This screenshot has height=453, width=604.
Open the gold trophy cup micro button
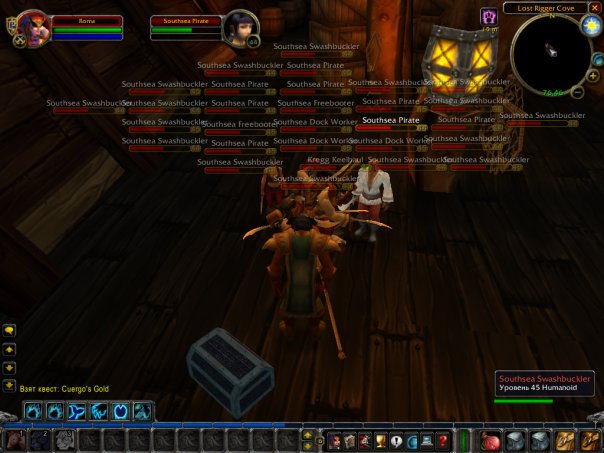pyautogui.click(x=381, y=440)
